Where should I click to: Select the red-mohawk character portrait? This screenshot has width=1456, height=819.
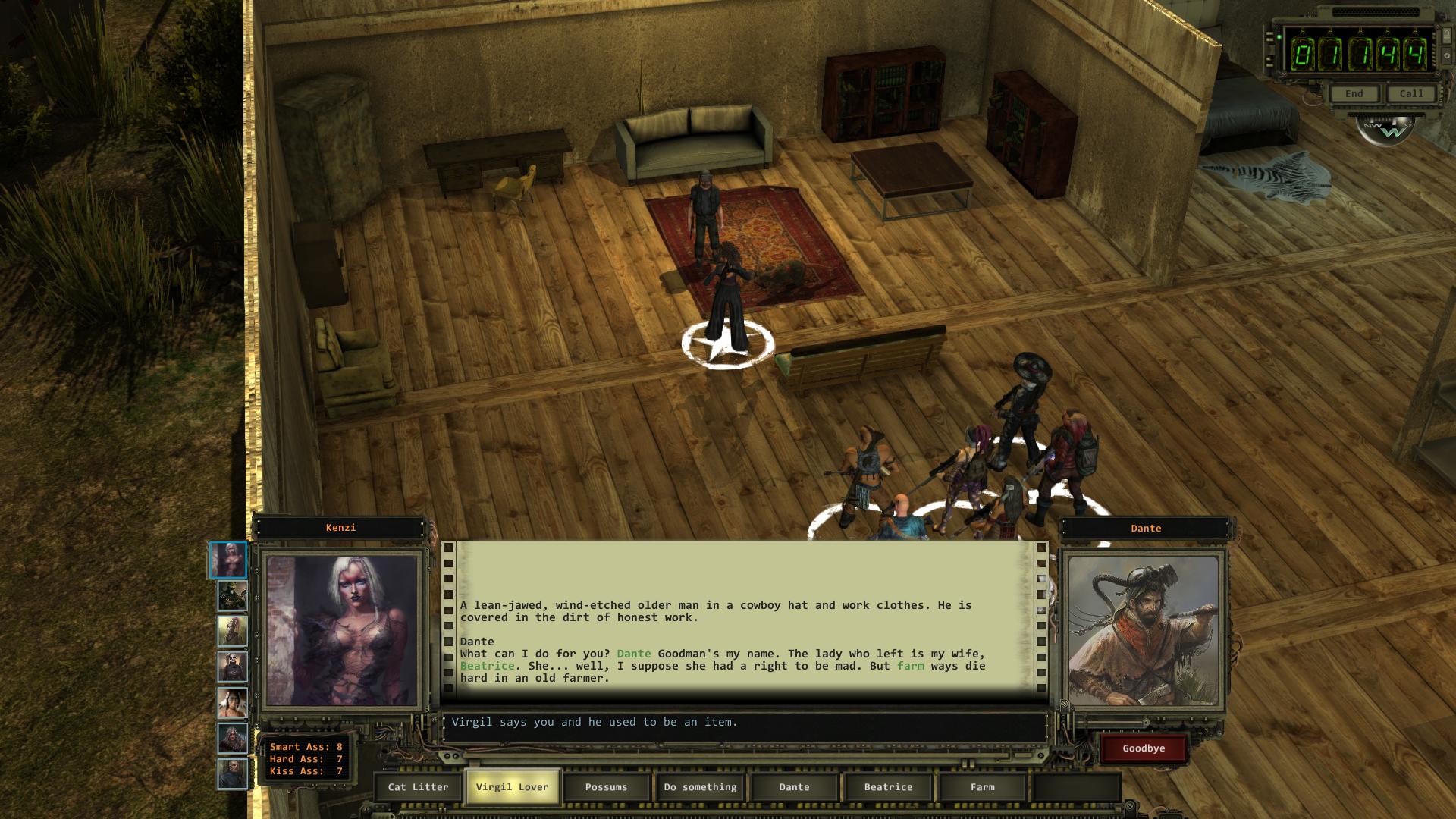point(232,631)
